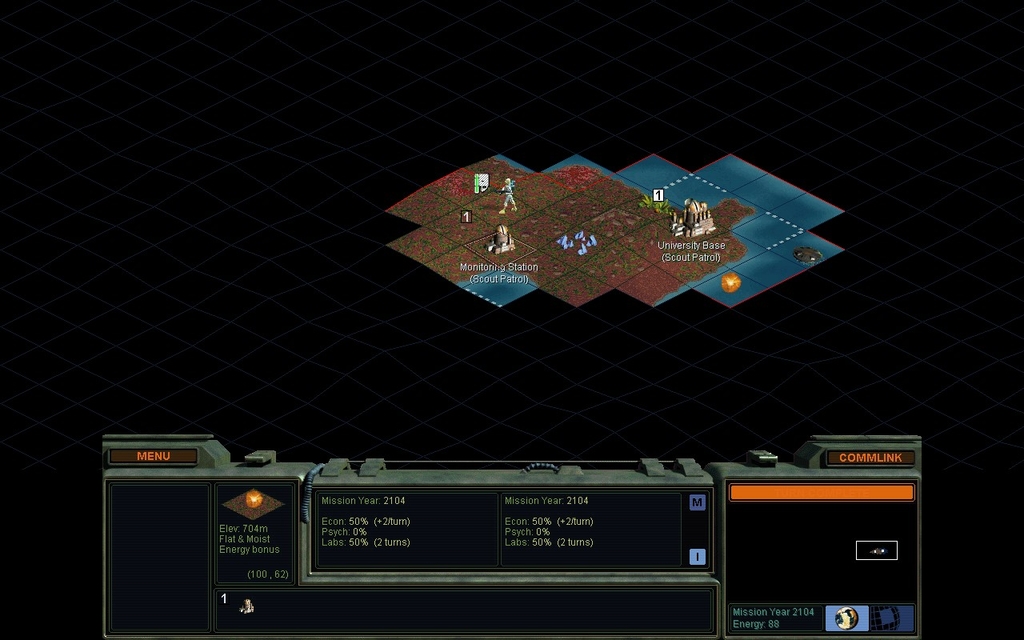Select the University Base city
The height and width of the screenshot is (640, 1024).
(692, 218)
